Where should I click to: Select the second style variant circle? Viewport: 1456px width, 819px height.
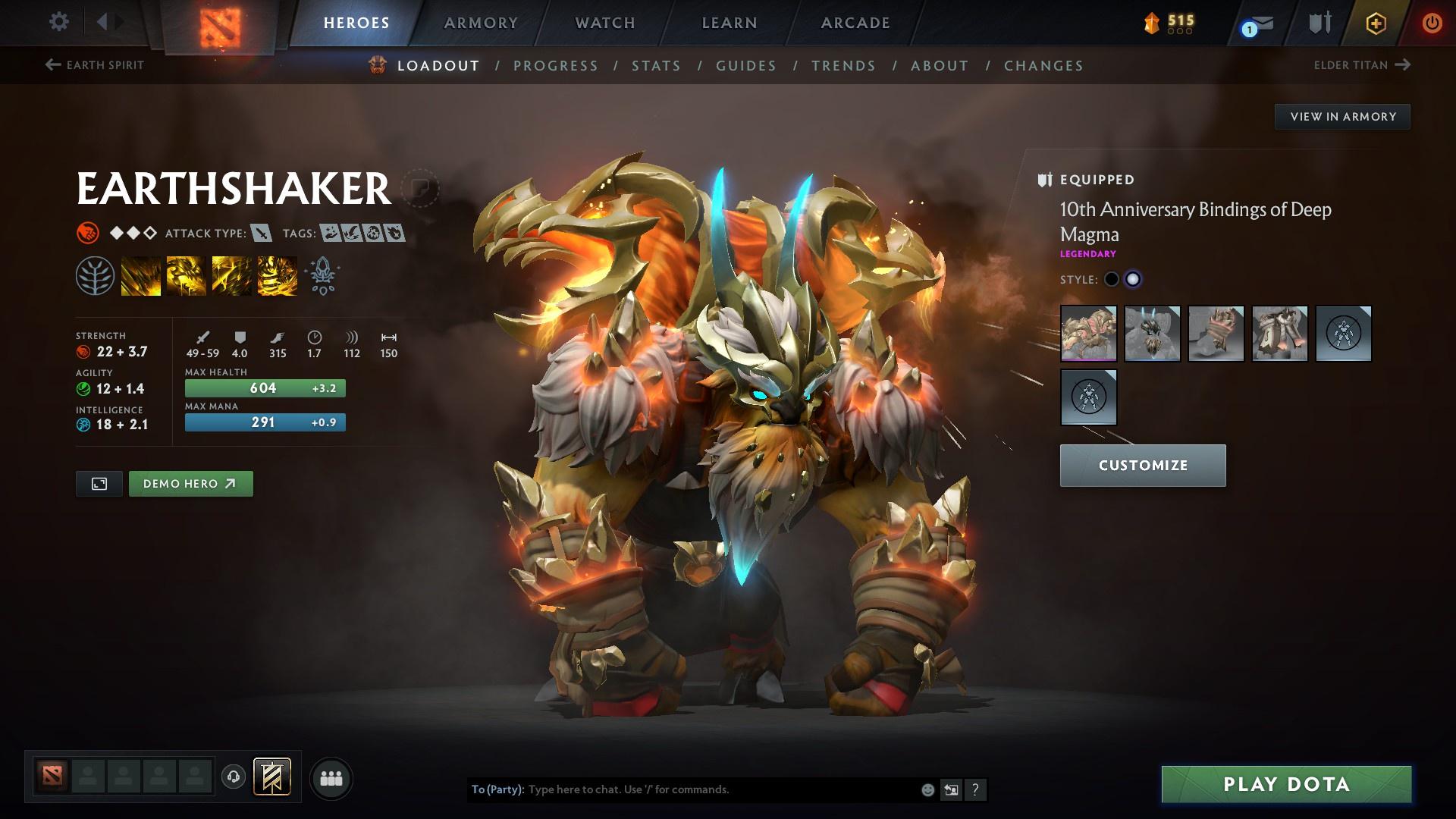[x=1134, y=279]
